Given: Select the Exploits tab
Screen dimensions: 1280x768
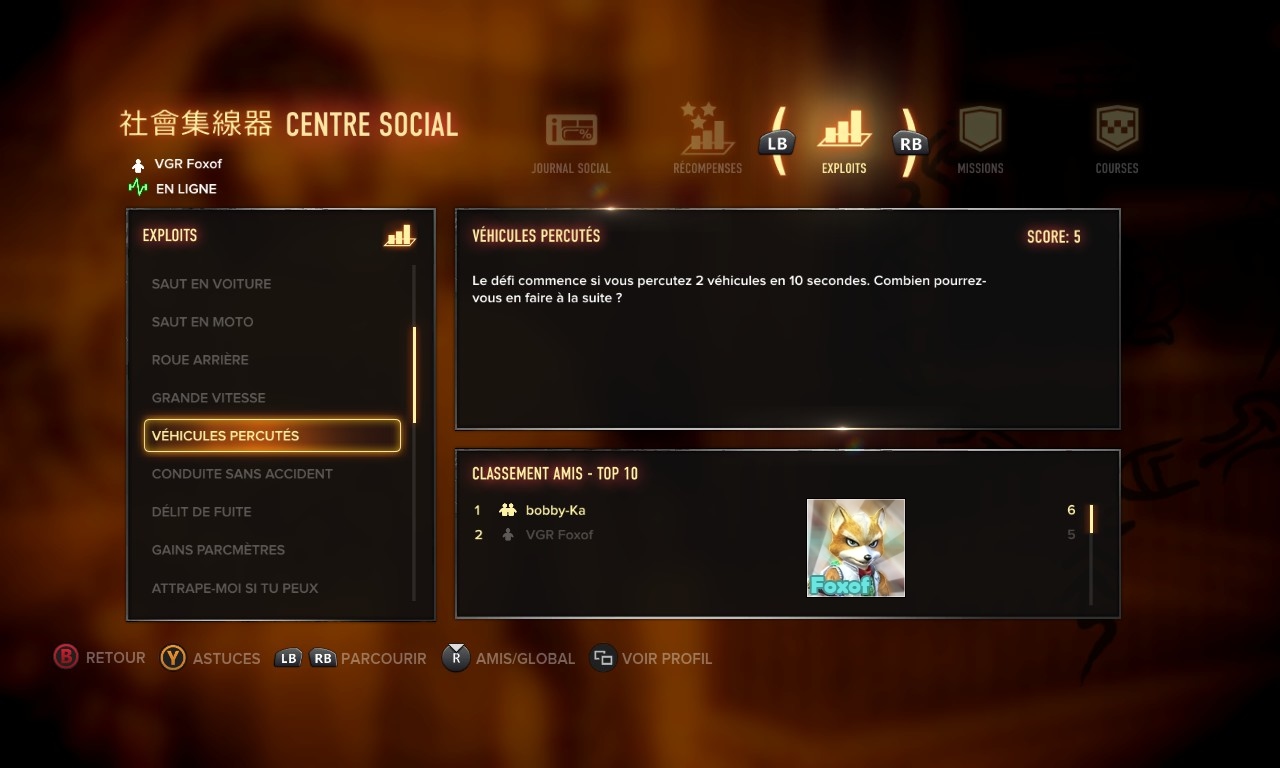Looking at the screenshot, I should [844, 141].
